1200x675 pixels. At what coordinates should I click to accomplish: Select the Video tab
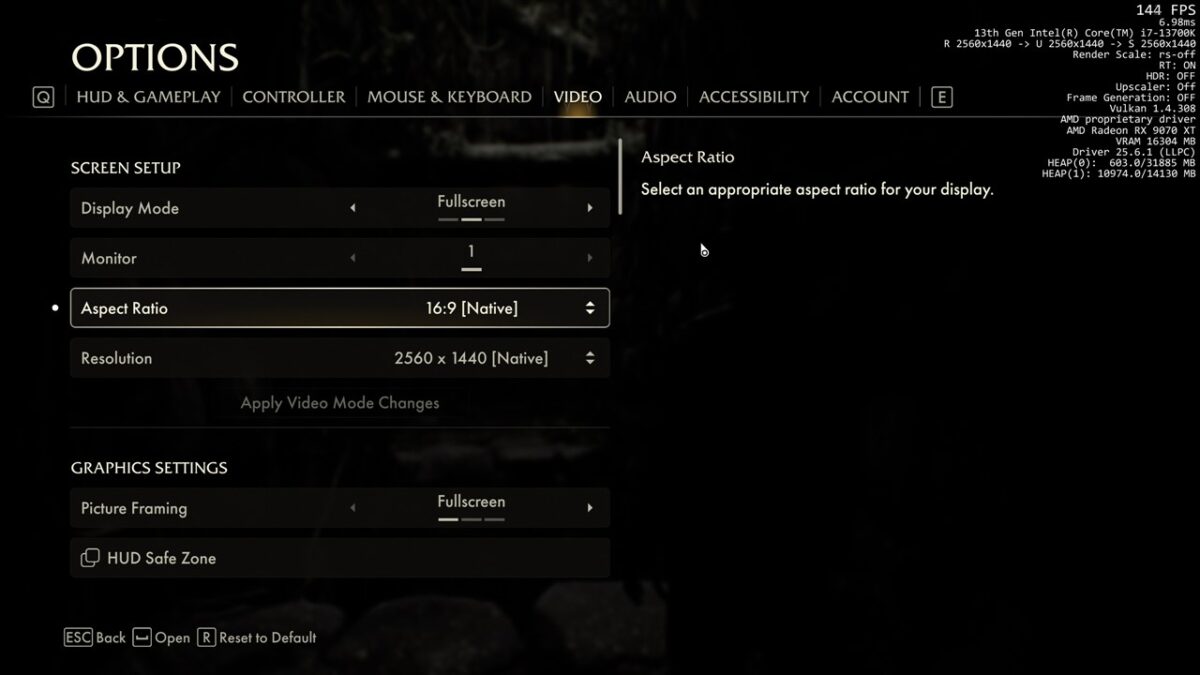click(x=578, y=97)
